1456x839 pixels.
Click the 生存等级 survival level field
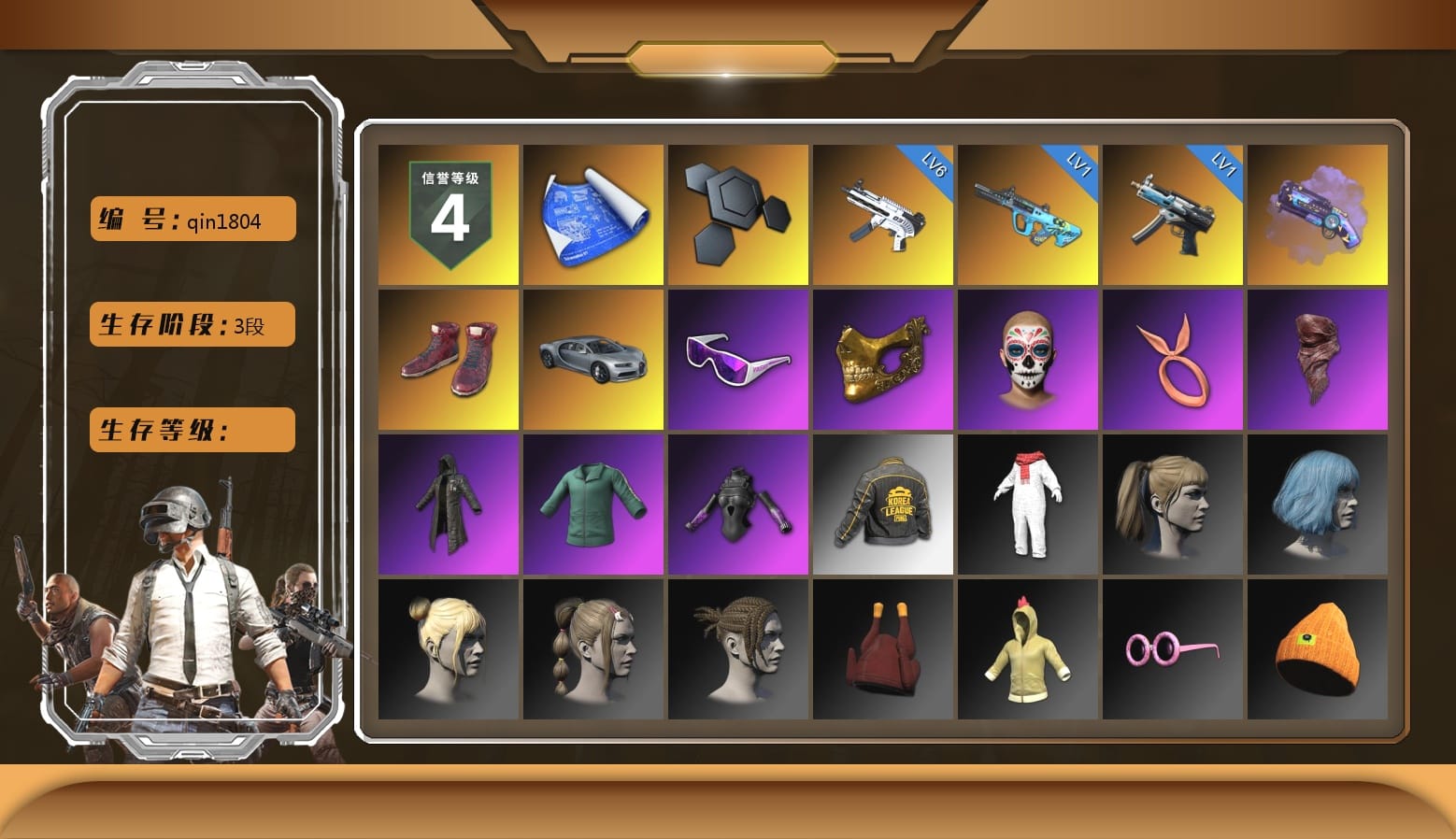tap(192, 430)
